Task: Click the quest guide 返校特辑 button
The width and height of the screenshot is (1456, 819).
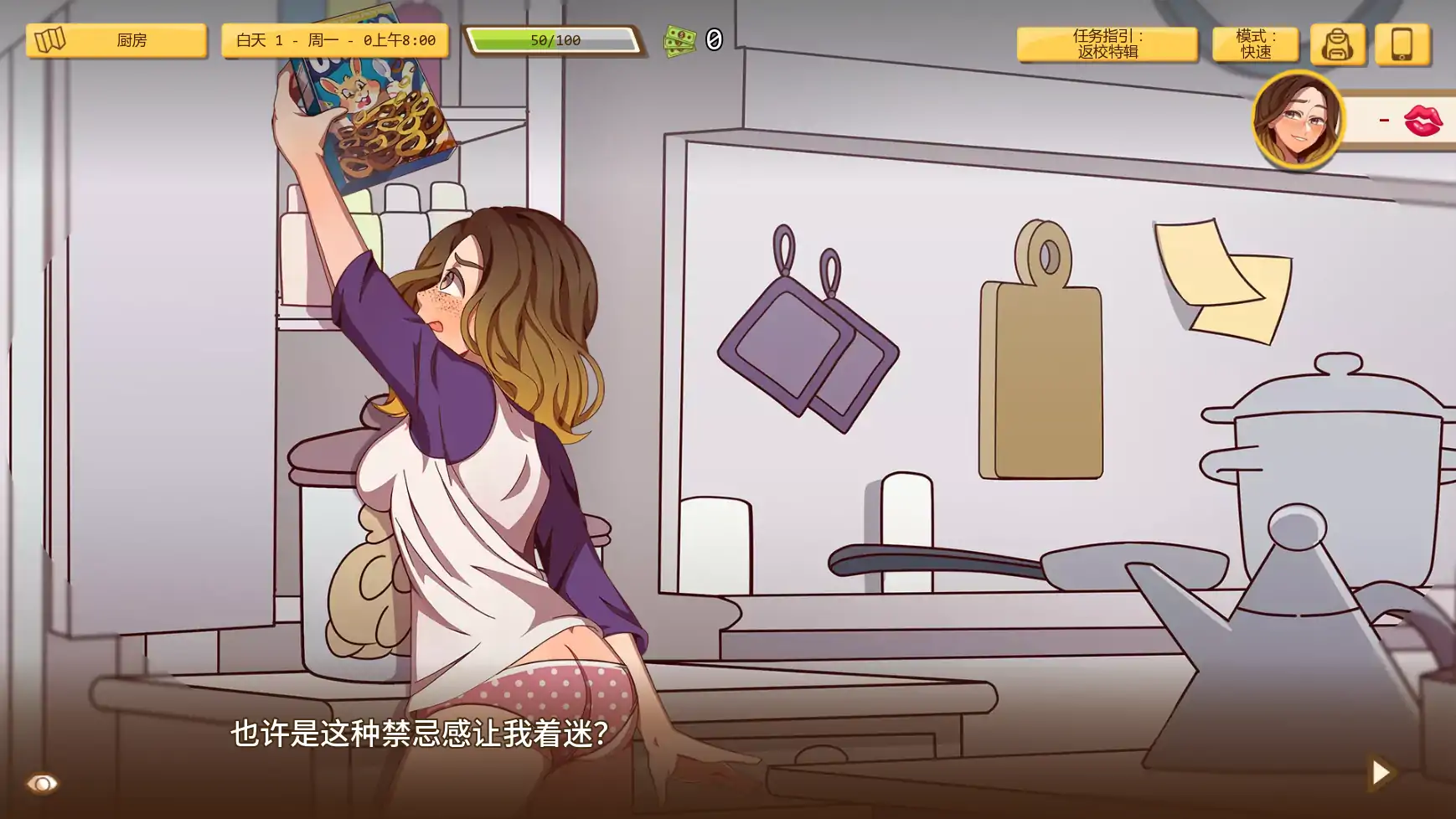Action: (x=1107, y=44)
